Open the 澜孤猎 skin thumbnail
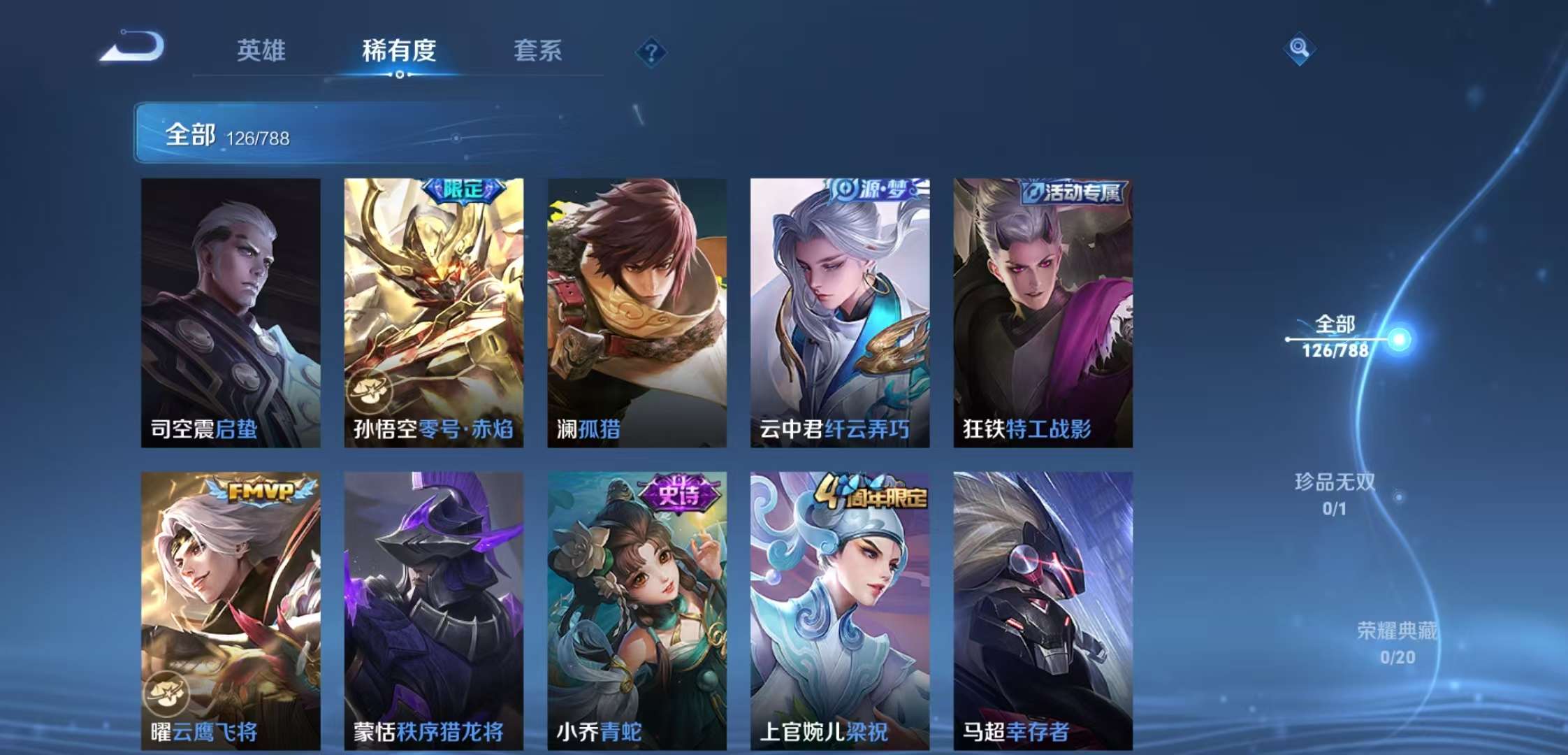The width and height of the screenshot is (1568, 755). pos(638,308)
